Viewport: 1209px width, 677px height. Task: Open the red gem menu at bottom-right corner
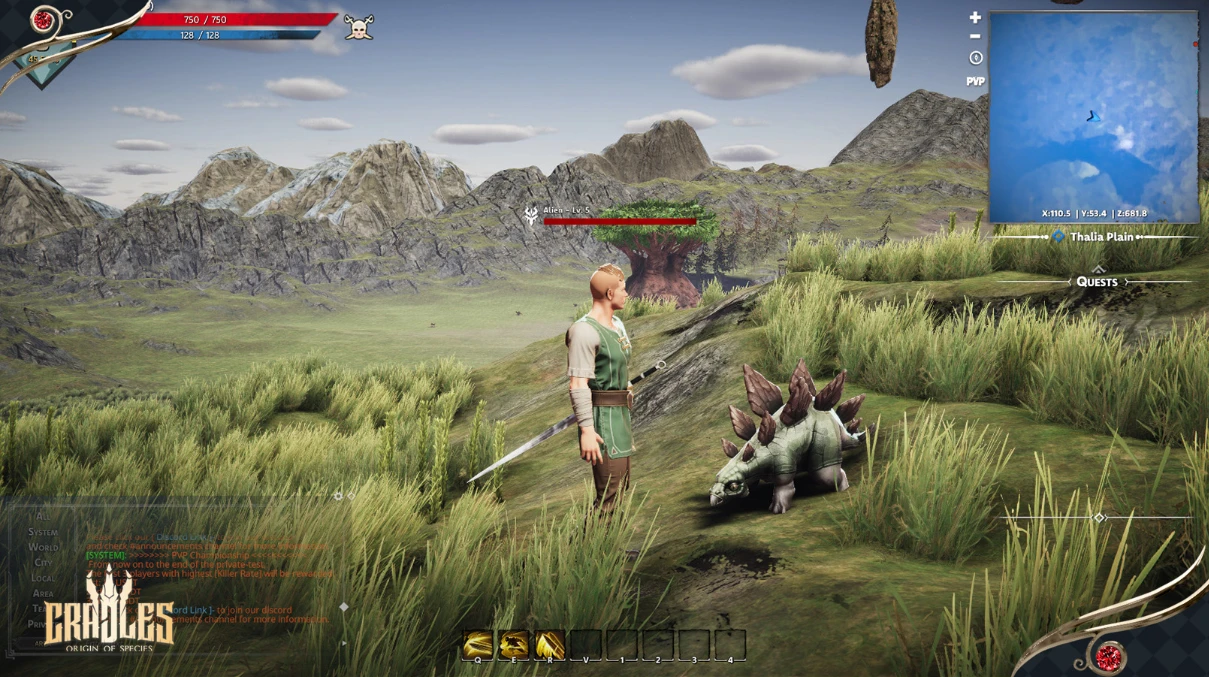(x=1106, y=657)
